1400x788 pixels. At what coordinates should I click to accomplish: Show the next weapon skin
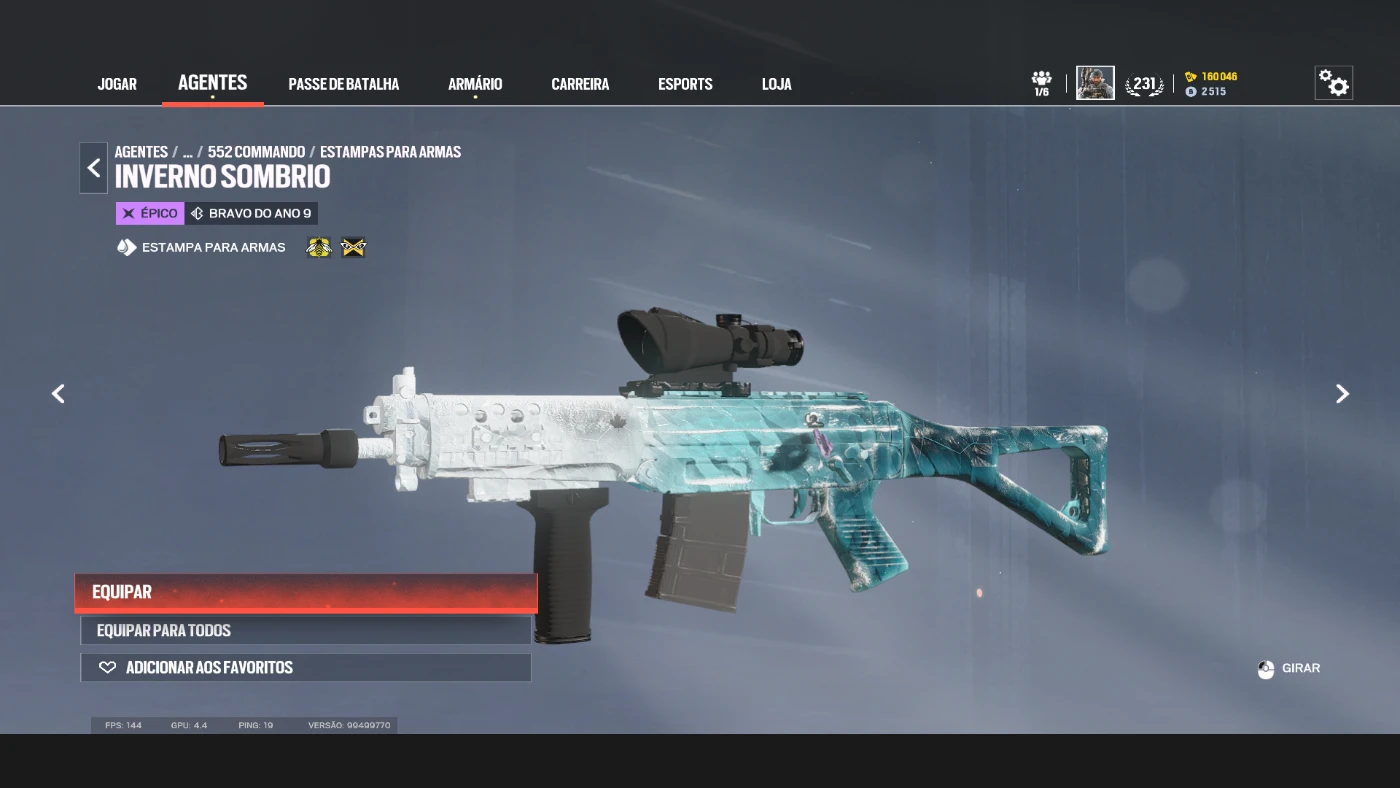tap(1342, 394)
